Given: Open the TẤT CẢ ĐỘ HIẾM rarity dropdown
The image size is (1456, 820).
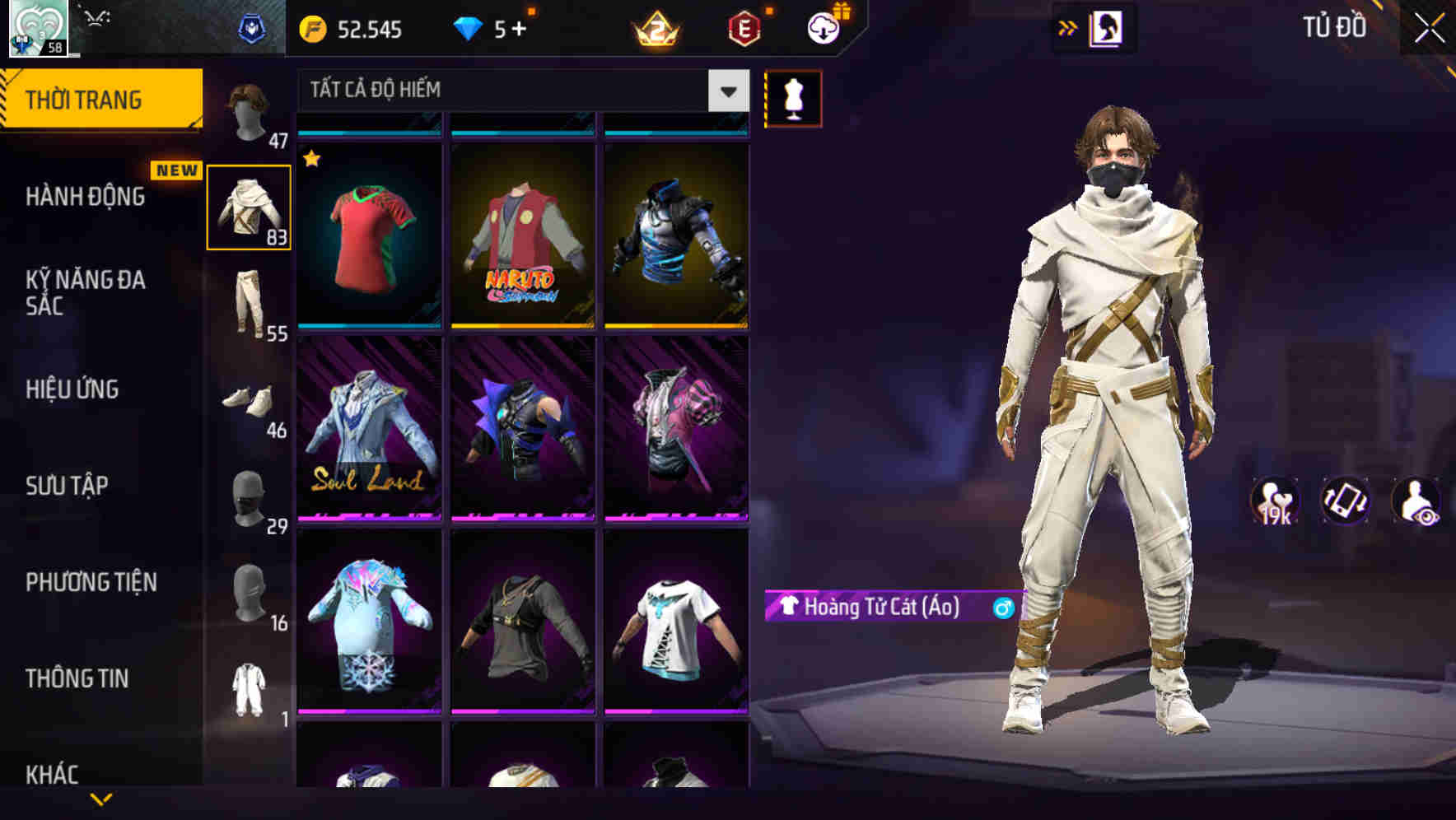Looking at the screenshot, I should pos(519,90).
